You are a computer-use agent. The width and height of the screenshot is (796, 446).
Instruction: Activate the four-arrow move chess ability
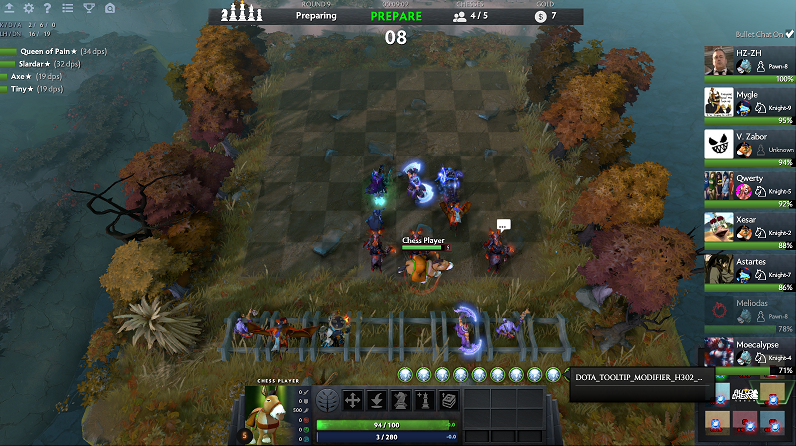(352, 401)
